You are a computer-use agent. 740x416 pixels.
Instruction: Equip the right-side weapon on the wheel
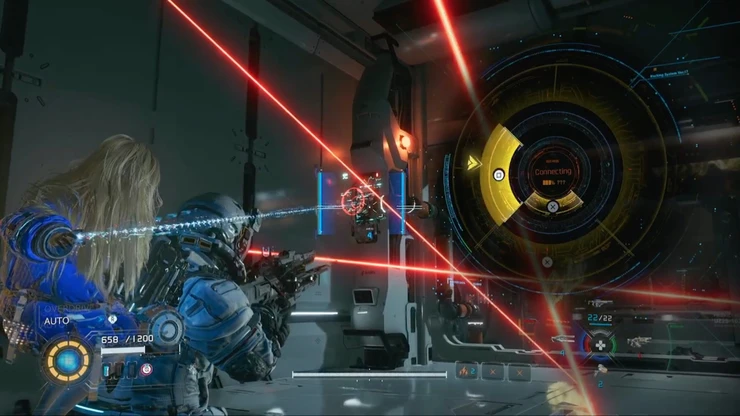point(639,343)
